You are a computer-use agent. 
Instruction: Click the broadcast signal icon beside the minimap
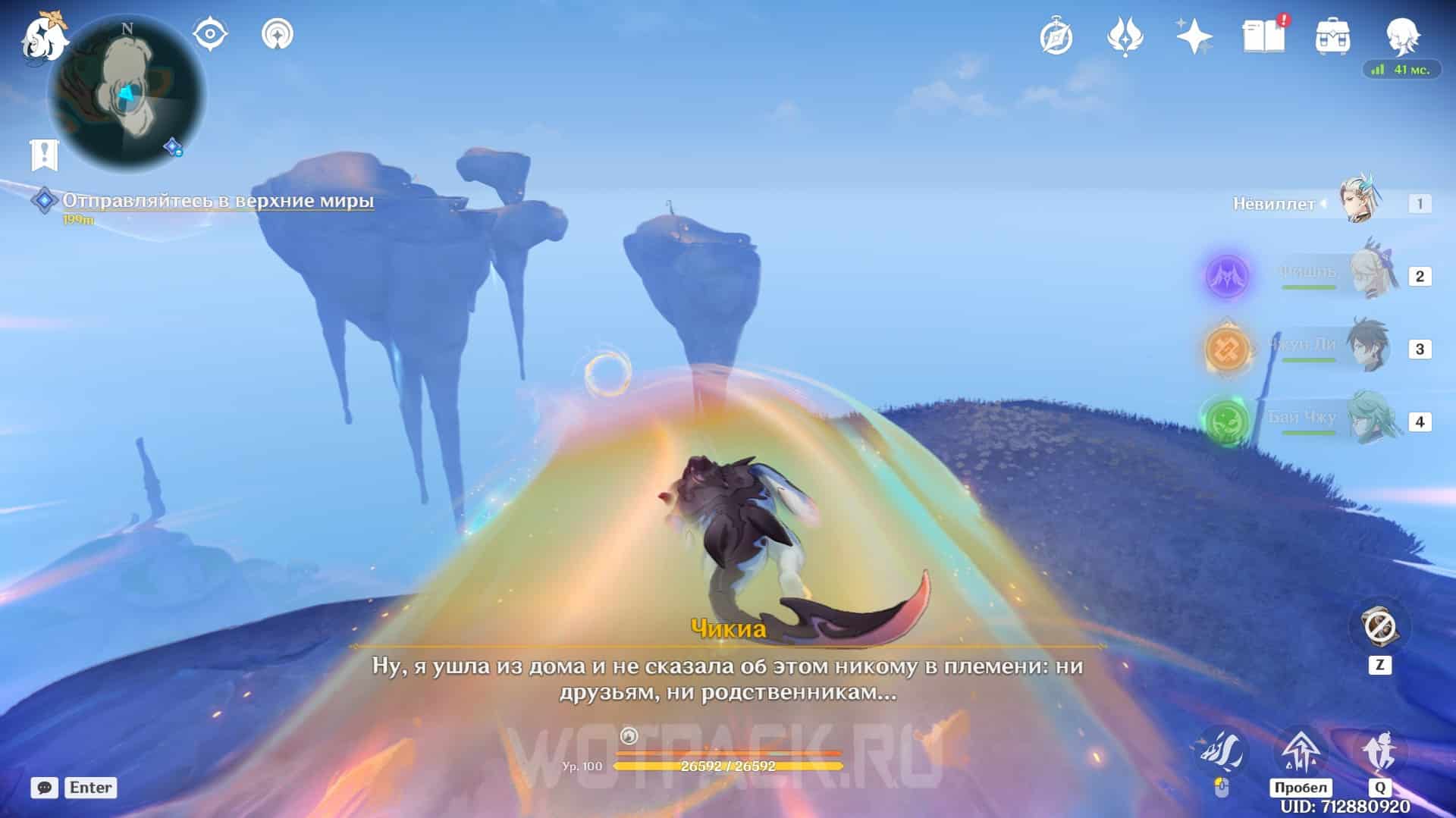[x=277, y=35]
